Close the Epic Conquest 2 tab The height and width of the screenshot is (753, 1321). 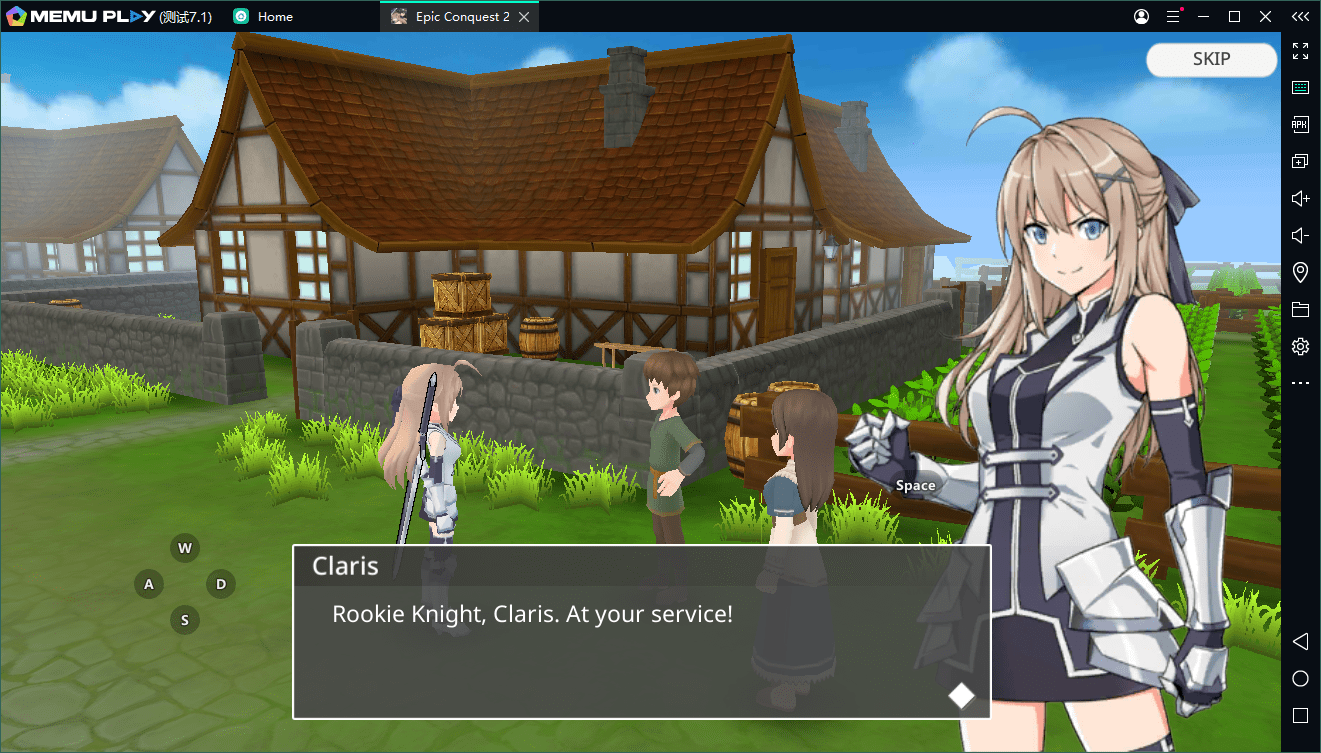(524, 17)
